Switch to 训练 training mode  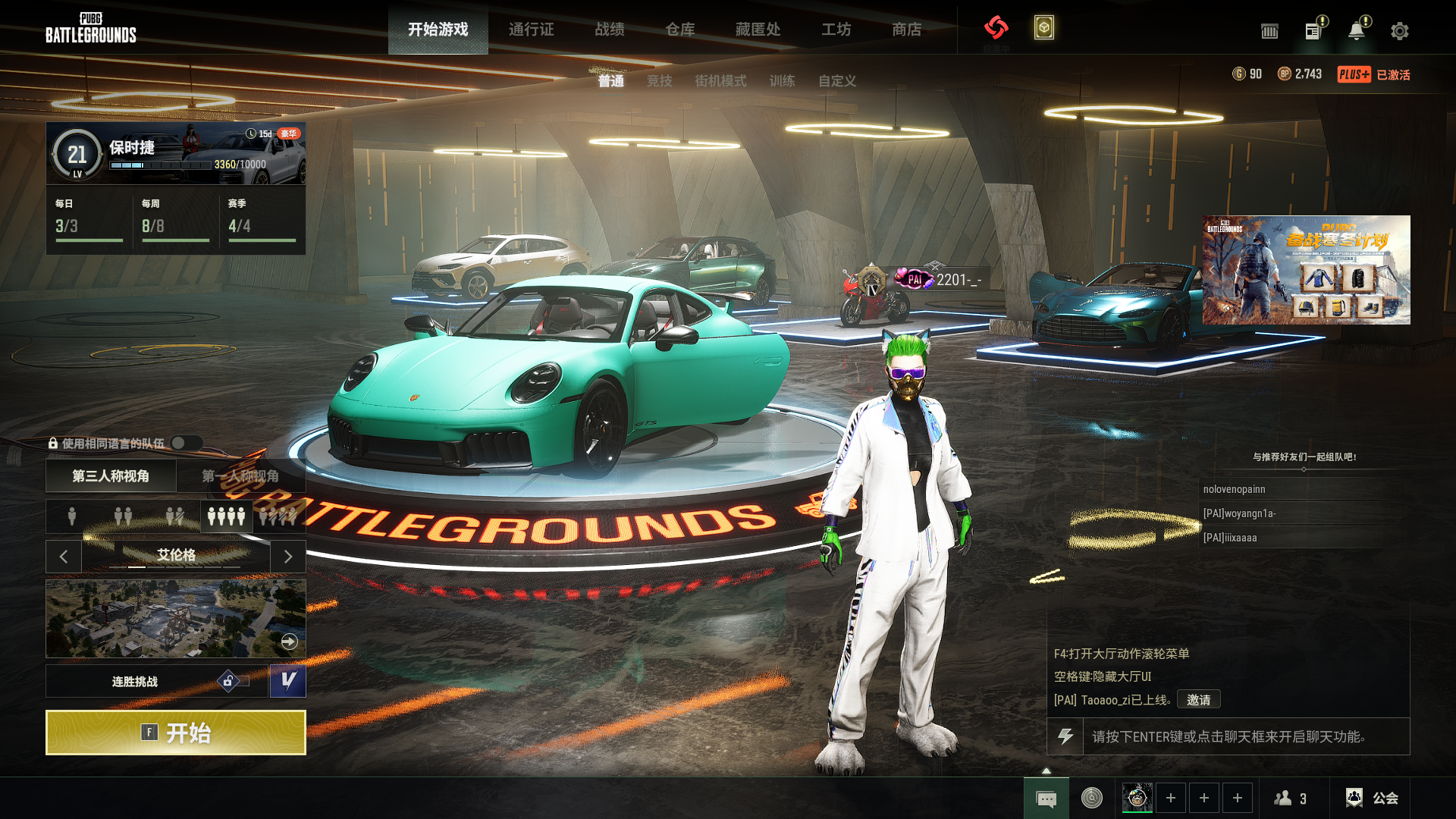click(782, 81)
